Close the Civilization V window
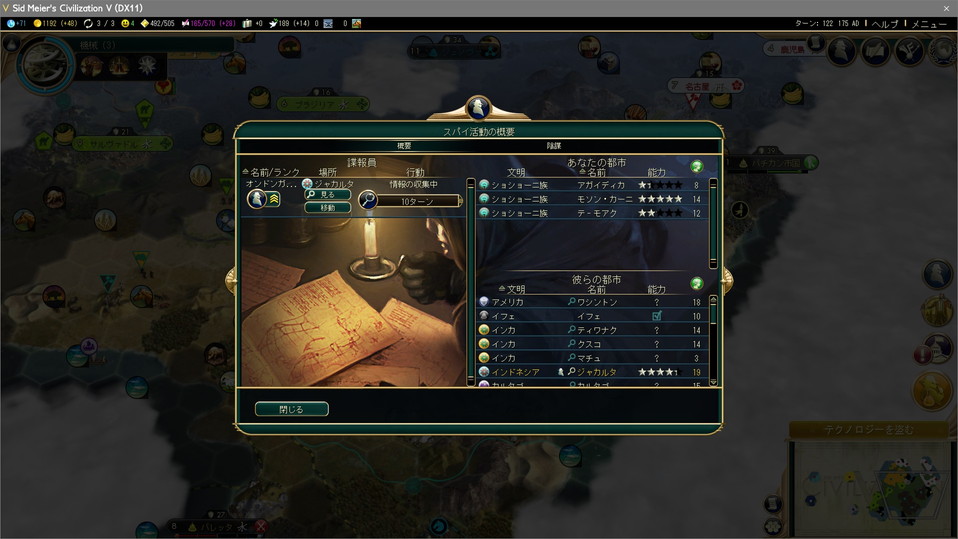The image size is (958, 539). click(x=946, y=8)
